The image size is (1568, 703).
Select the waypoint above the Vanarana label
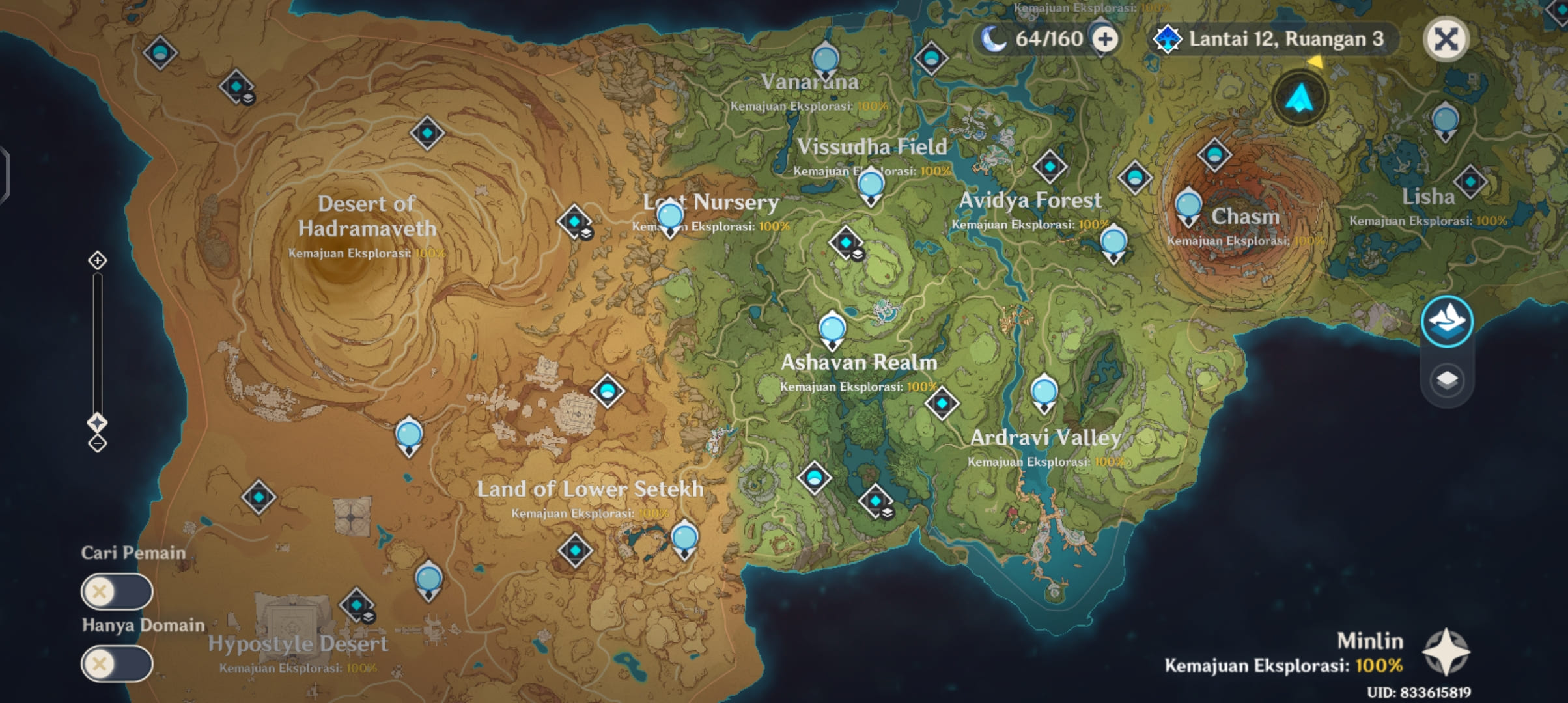[826, 60]
